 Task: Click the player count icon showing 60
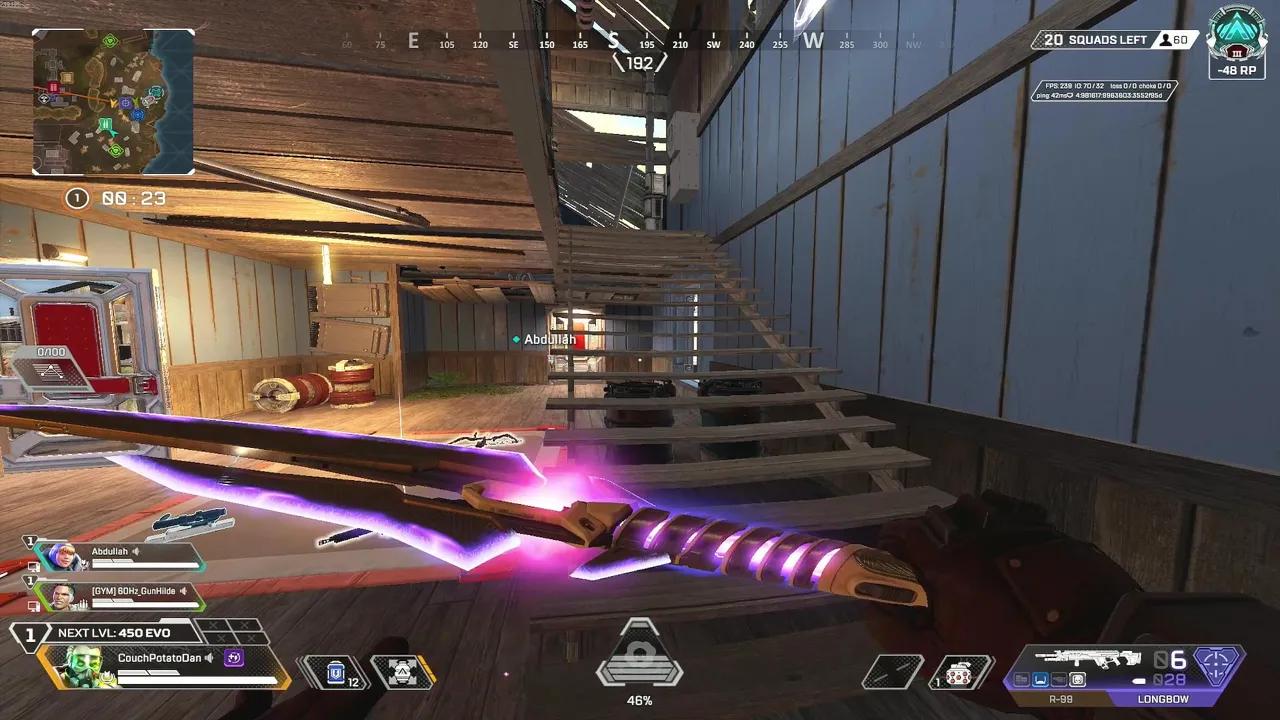point(1168,40)
